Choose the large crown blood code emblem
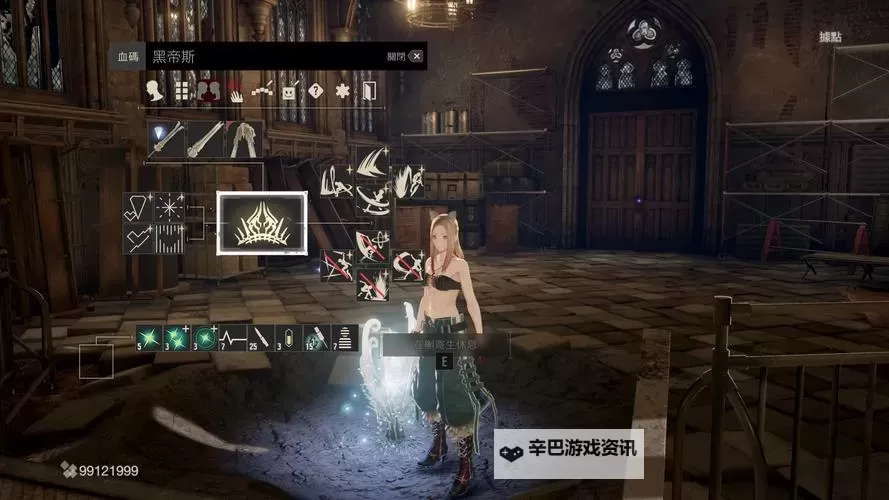This screenshot has width=889, height=500. (x=262, y=223)
